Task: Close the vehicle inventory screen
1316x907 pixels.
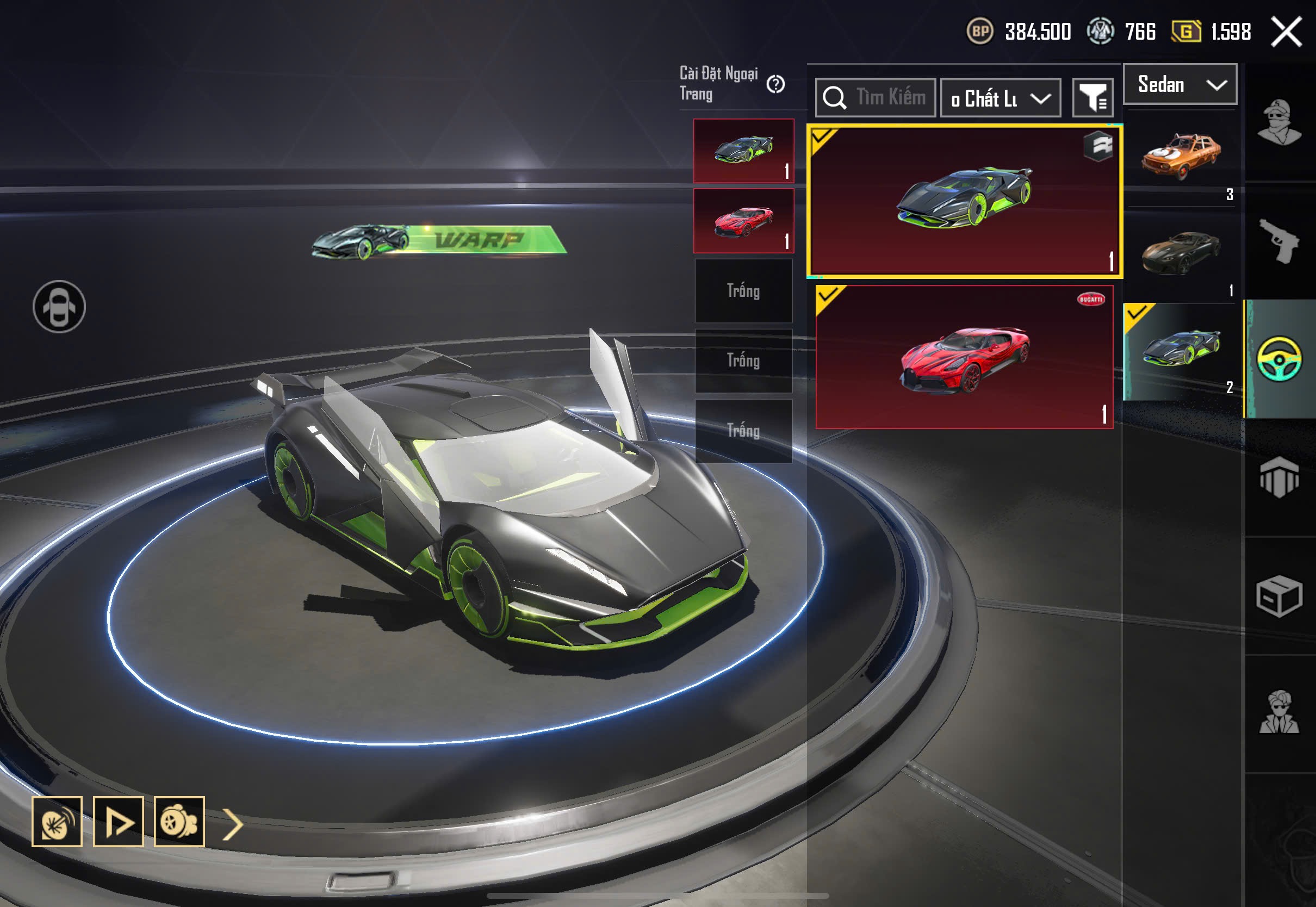Action: coord(1287,32)
